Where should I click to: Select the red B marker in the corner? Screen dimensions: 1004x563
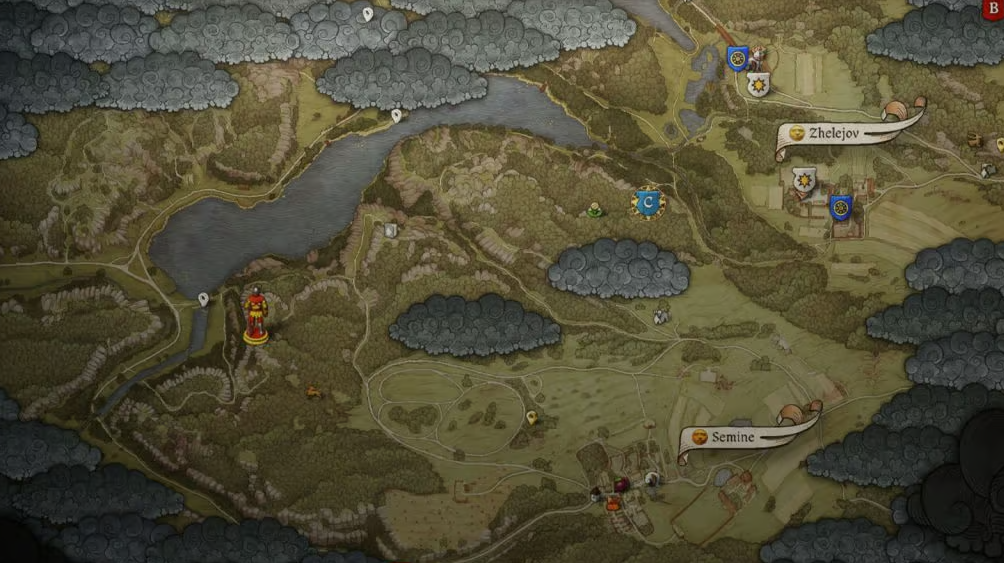point(993,5)
